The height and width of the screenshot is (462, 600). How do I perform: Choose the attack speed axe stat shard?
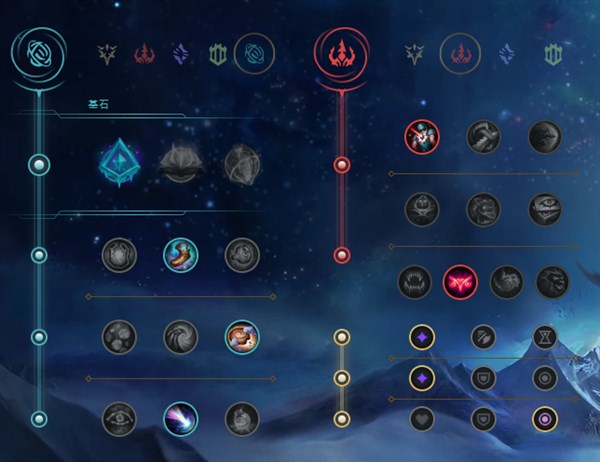click(482, 337)
